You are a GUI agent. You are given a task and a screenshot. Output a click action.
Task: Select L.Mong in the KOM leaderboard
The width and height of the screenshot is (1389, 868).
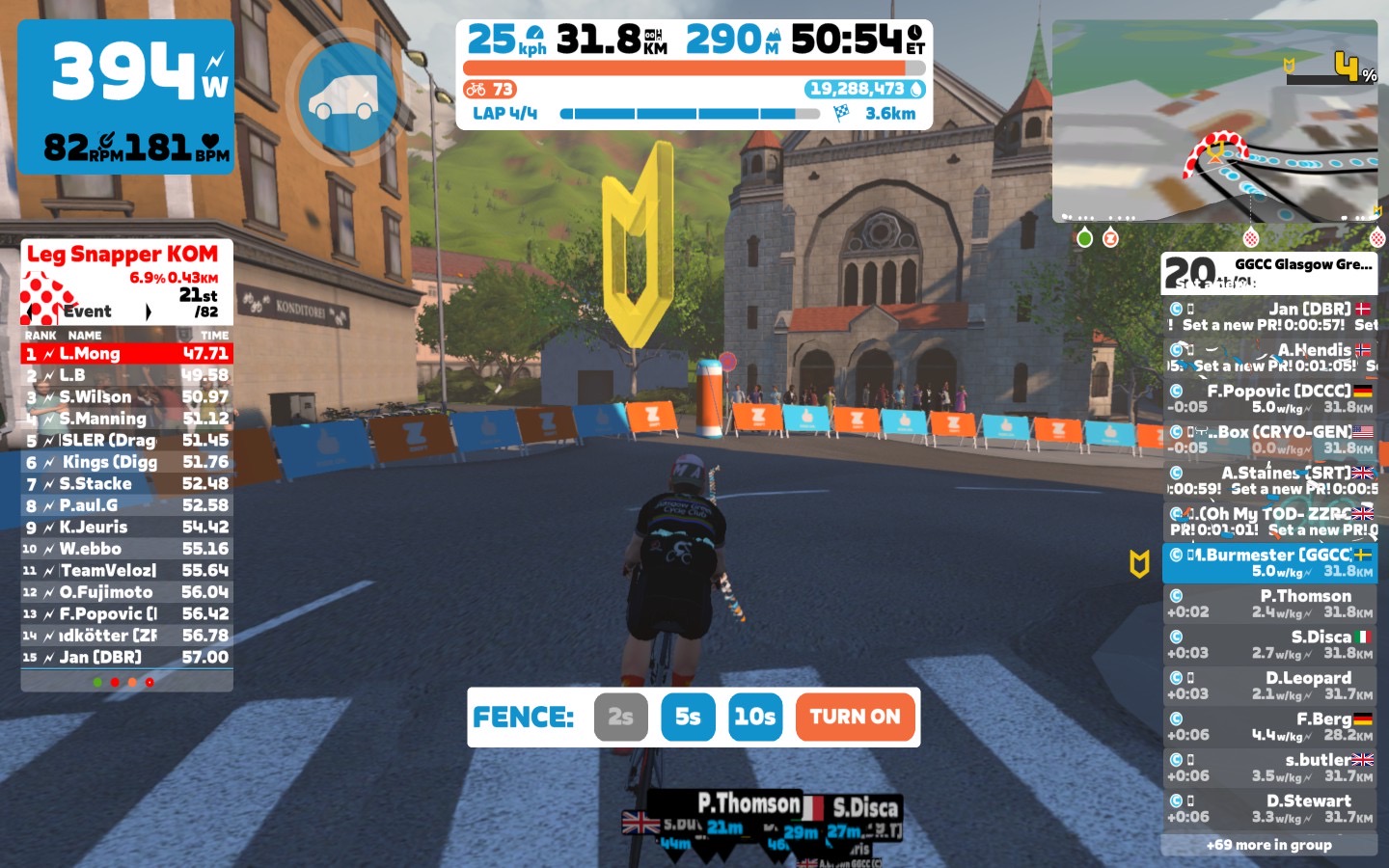point(126,354)
